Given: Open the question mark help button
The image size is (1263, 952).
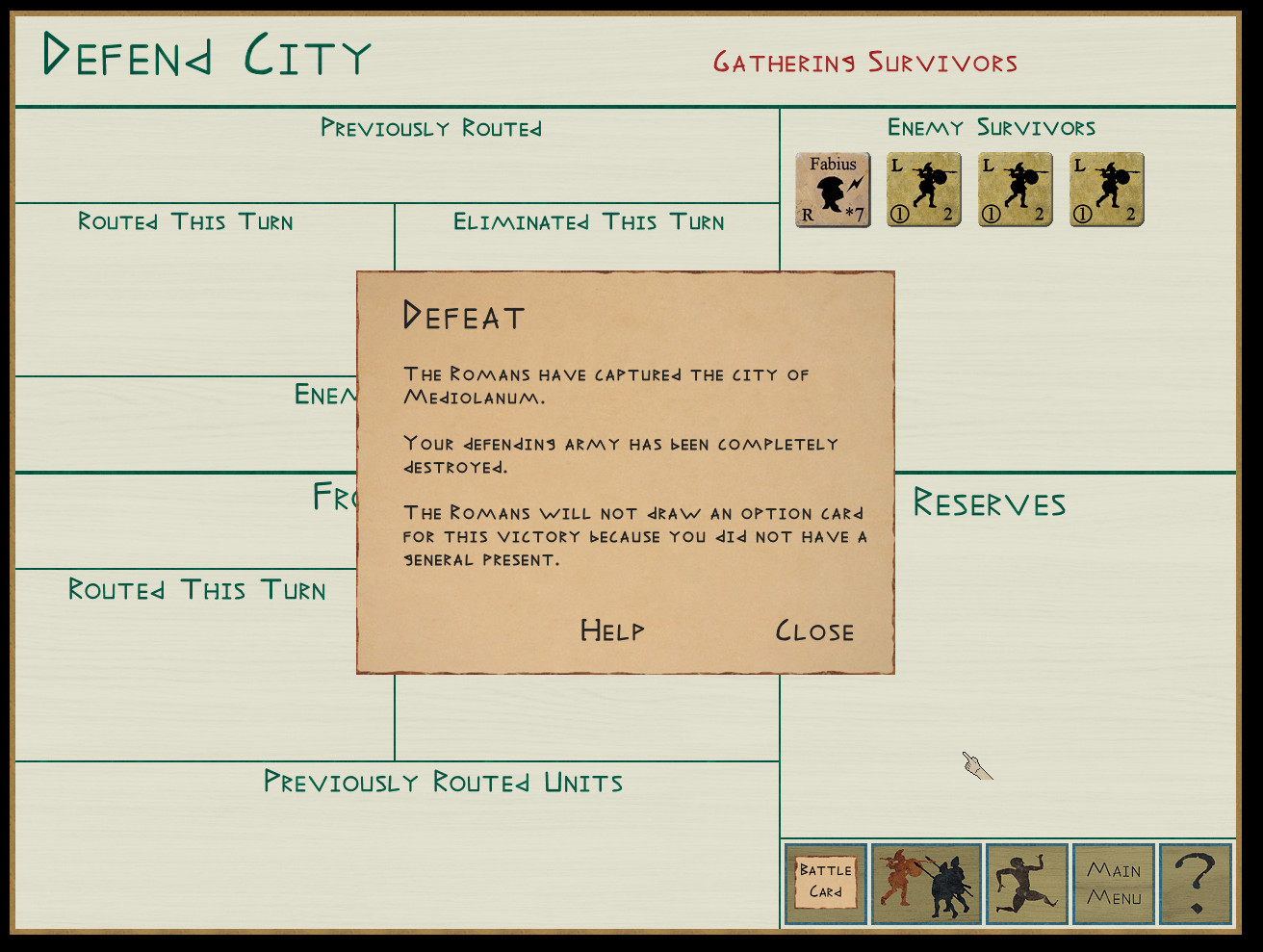Looking at the screenshot, I should click(x=1196, y=884).
